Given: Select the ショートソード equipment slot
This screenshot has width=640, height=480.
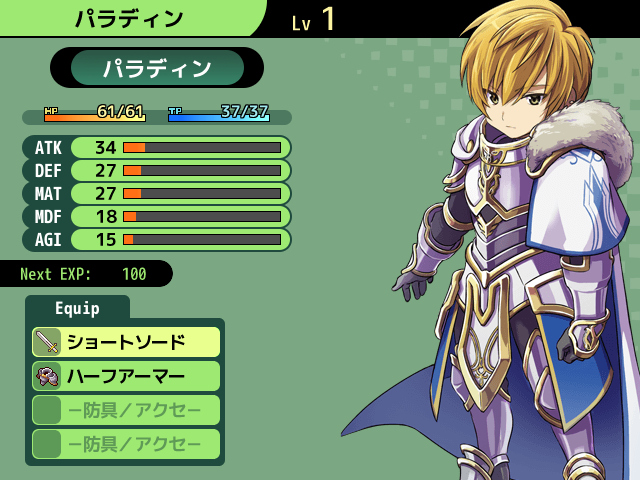Looking at the screenshot, I should click(x=126, y=342).
